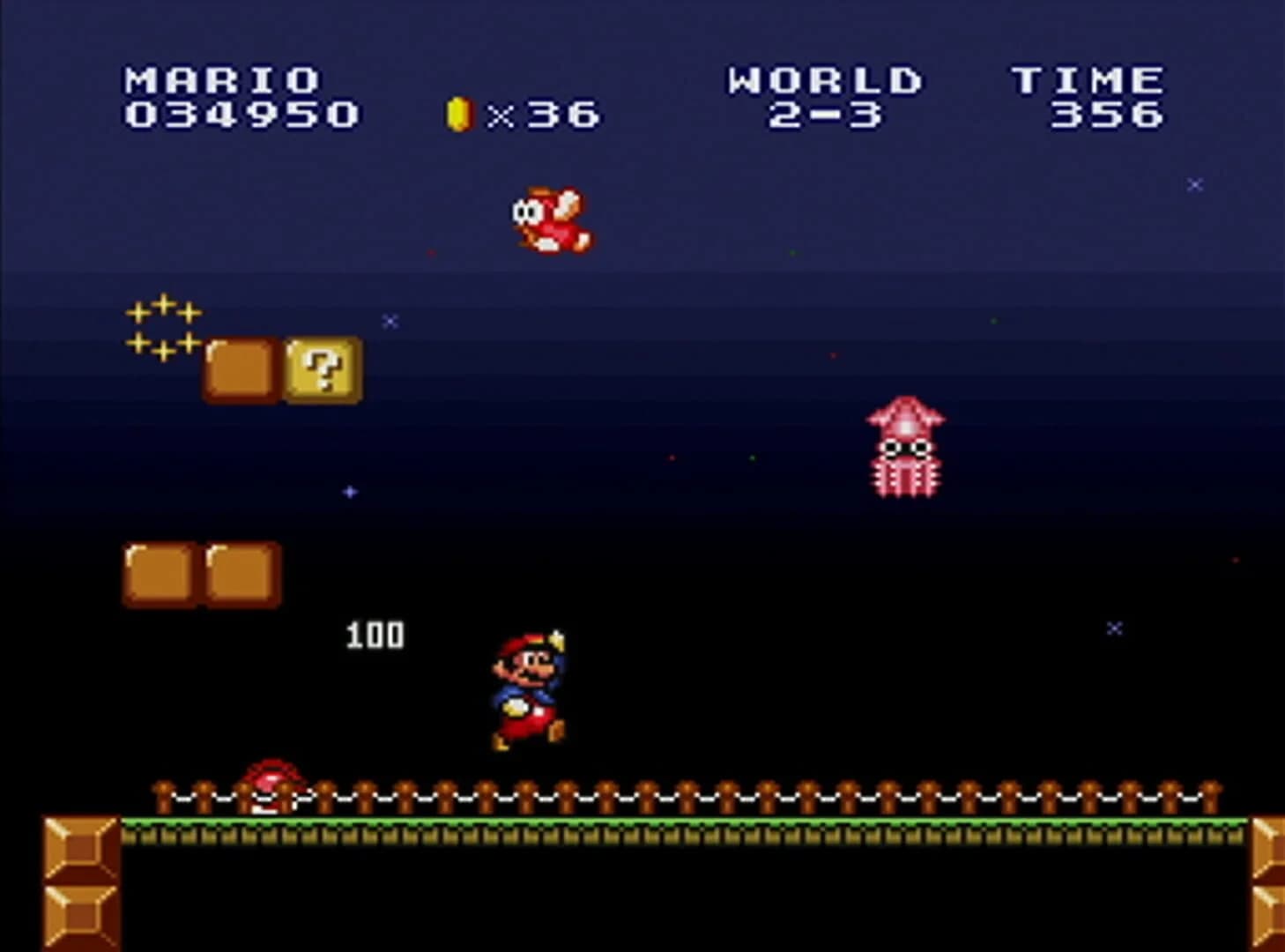Click the Mario character sprite
Image resolution: width=1285 pixels, height=952 pixels.
pos(526,688)
